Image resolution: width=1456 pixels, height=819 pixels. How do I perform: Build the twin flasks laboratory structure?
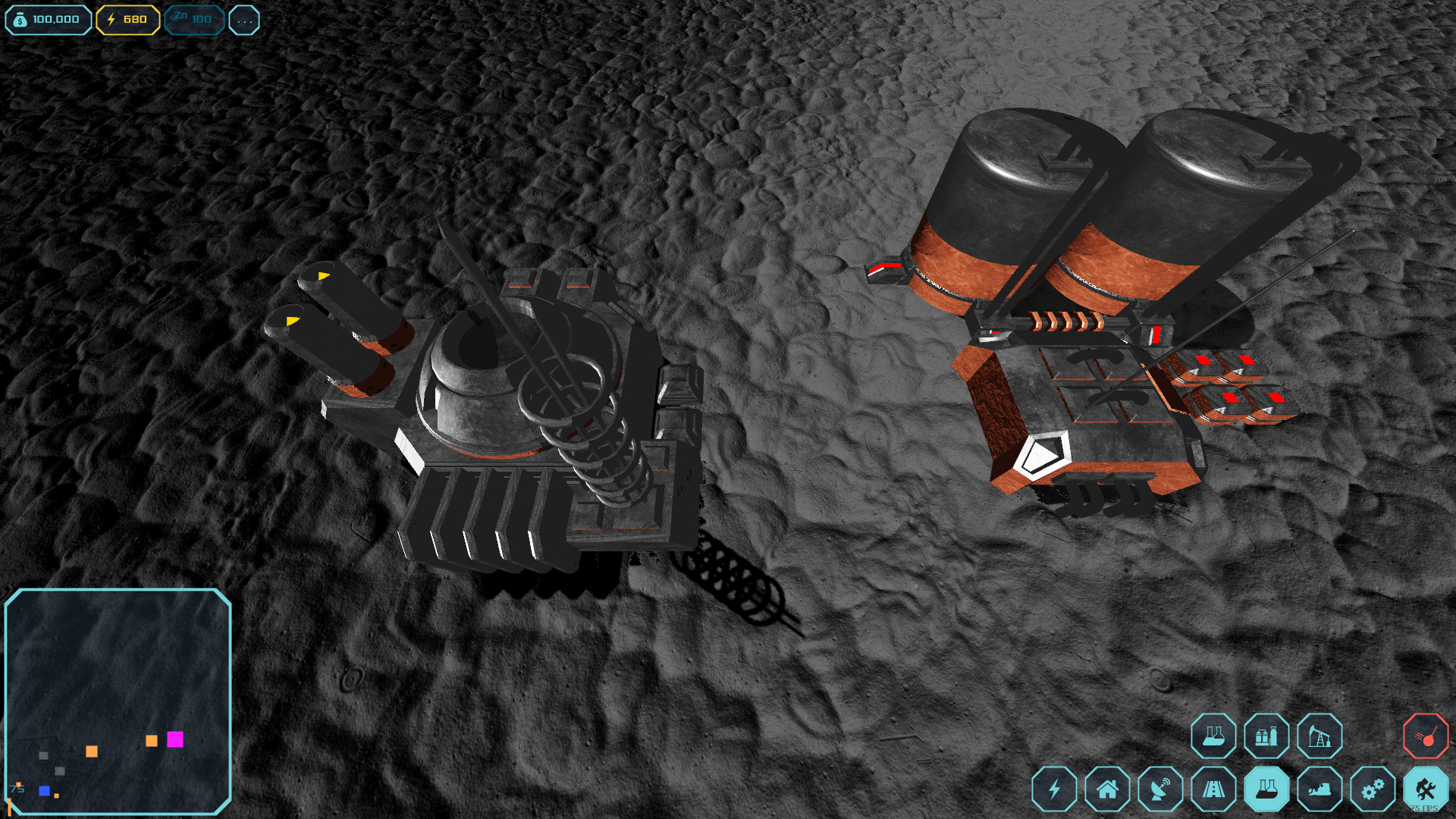tap(1213, 736)
